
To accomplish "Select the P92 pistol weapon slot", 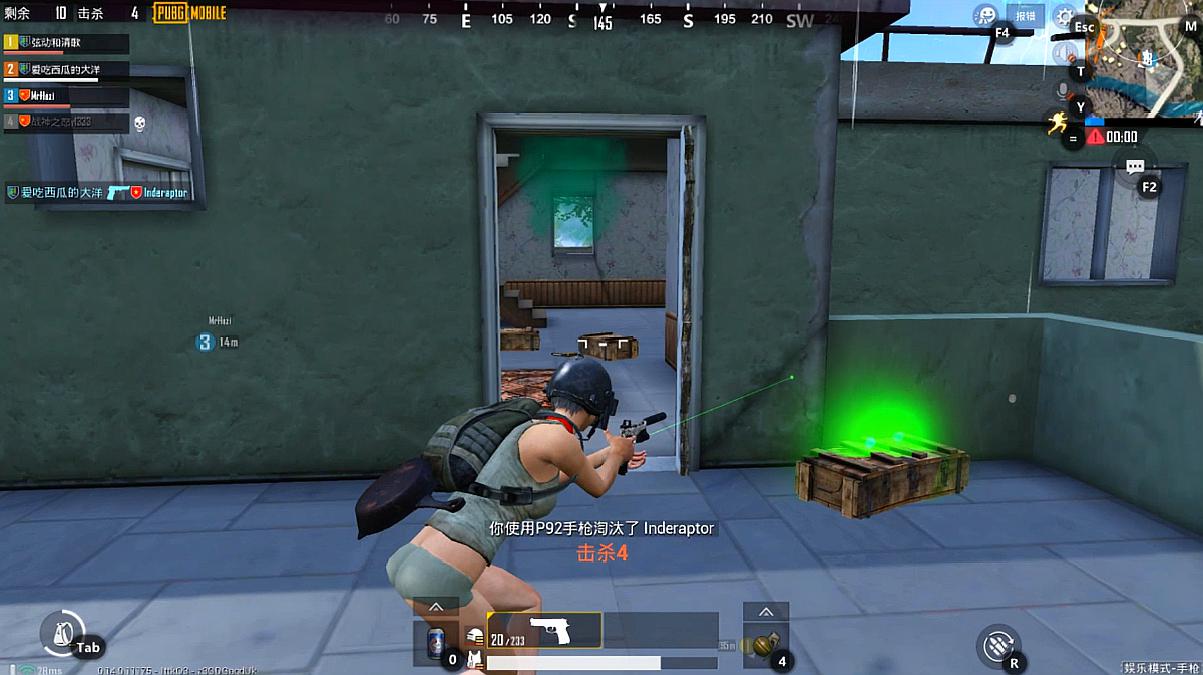I will (544, 630).
